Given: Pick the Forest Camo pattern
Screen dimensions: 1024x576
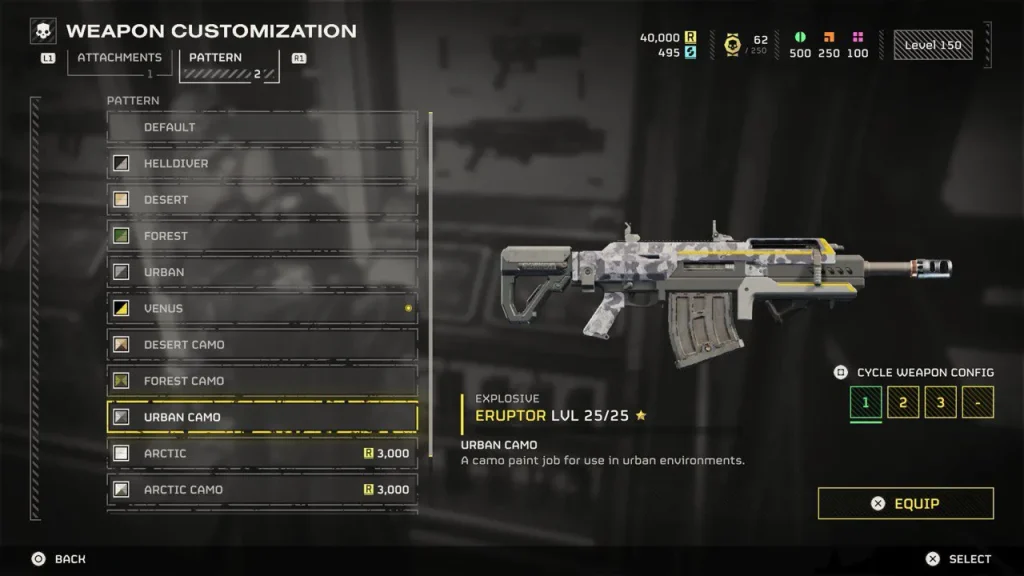Looking at the screenshot, I should 262,381.
